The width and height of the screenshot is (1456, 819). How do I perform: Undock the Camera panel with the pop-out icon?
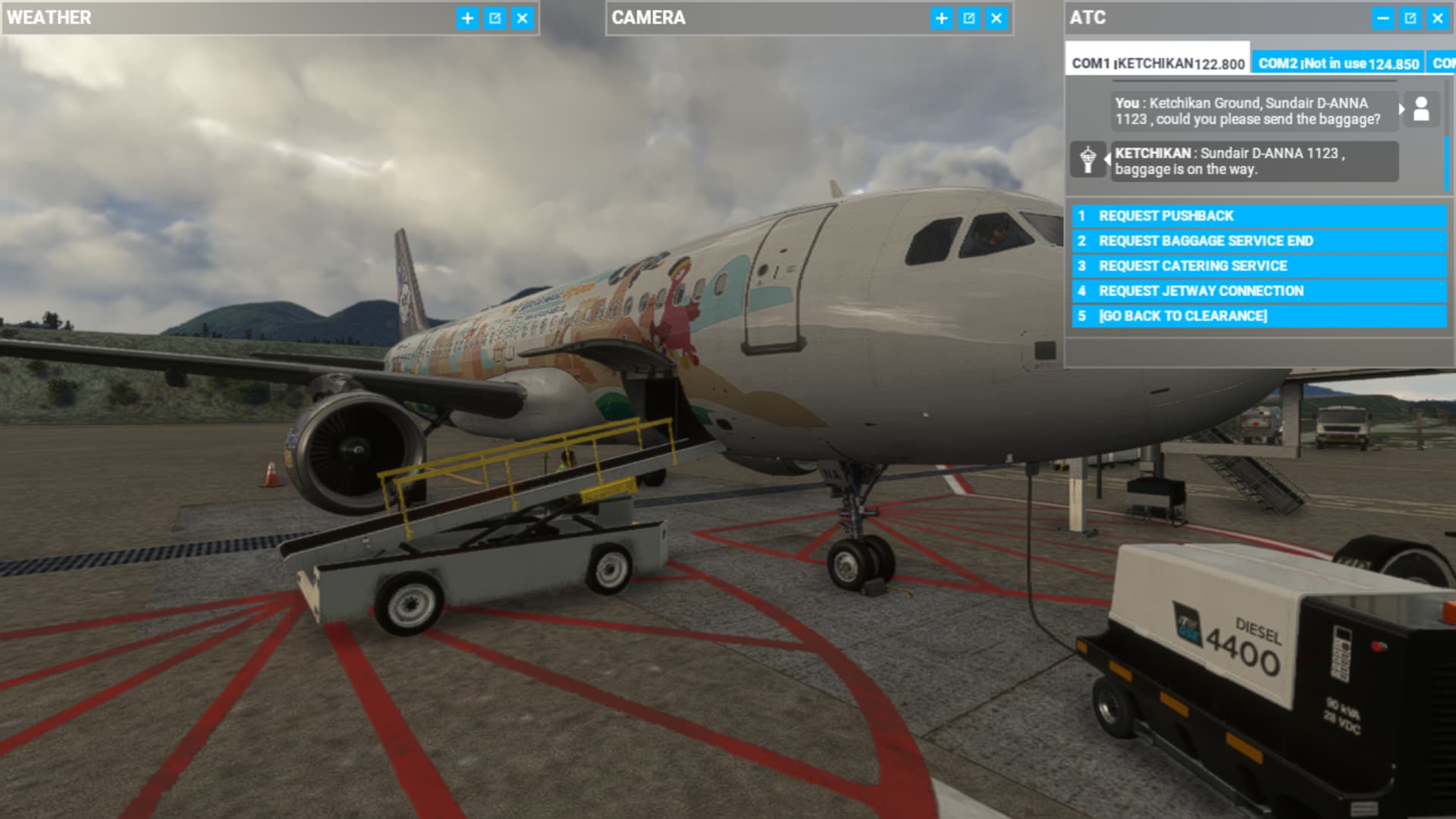[968, 19]
